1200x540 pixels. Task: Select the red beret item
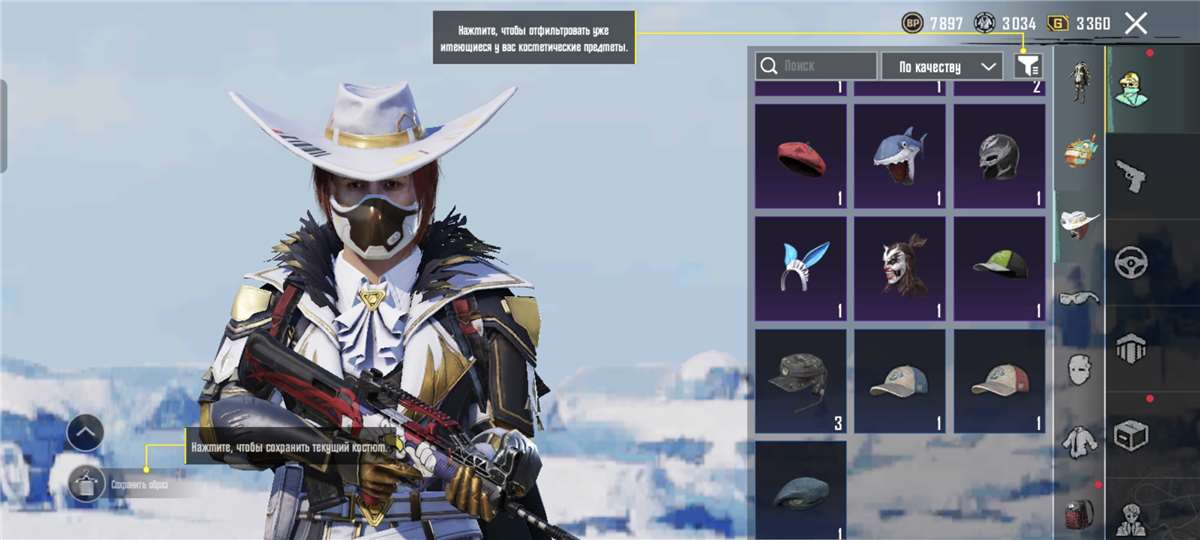coord(801,157)
